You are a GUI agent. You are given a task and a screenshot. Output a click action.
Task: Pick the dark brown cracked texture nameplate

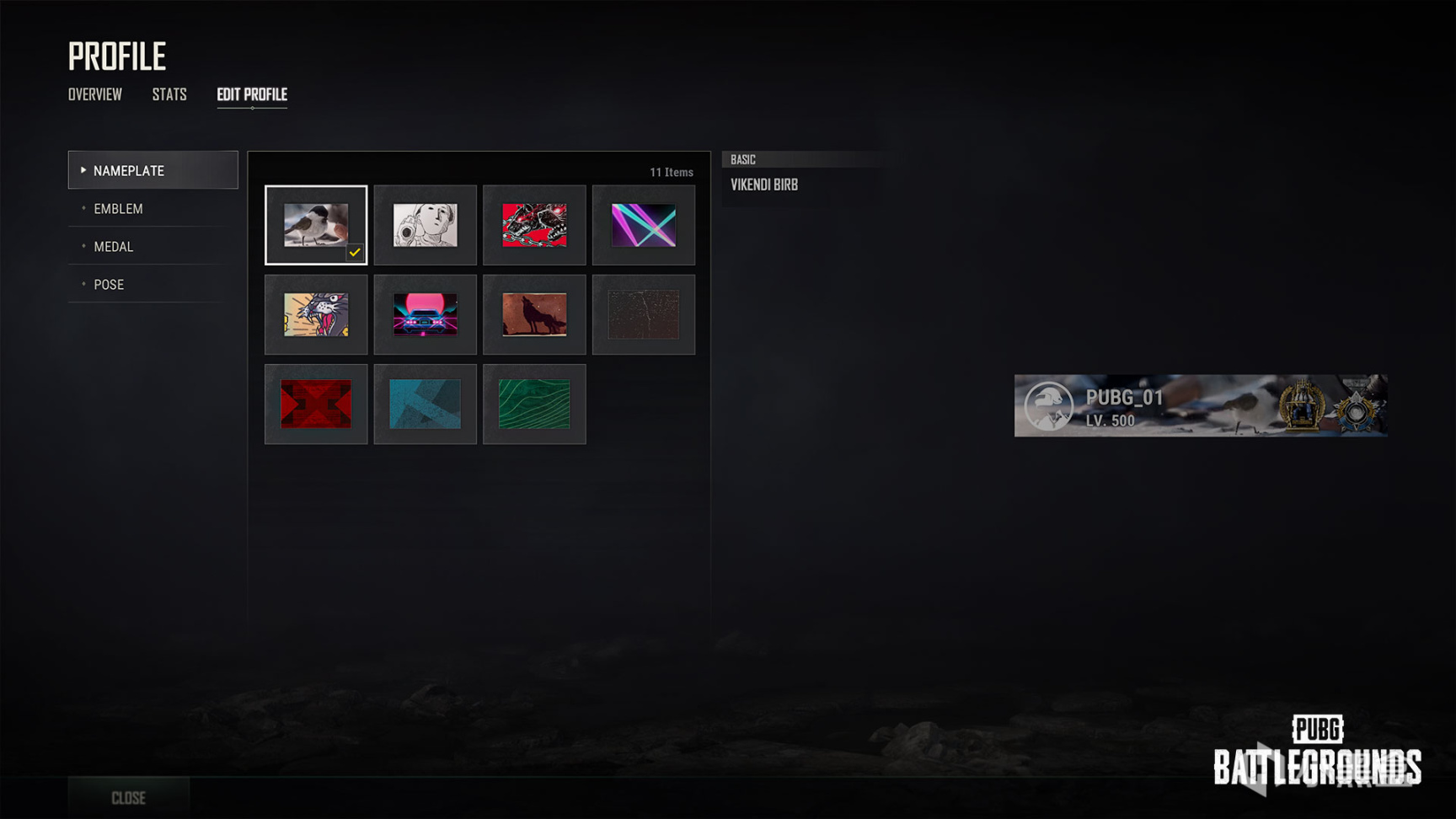pos(644,314)
